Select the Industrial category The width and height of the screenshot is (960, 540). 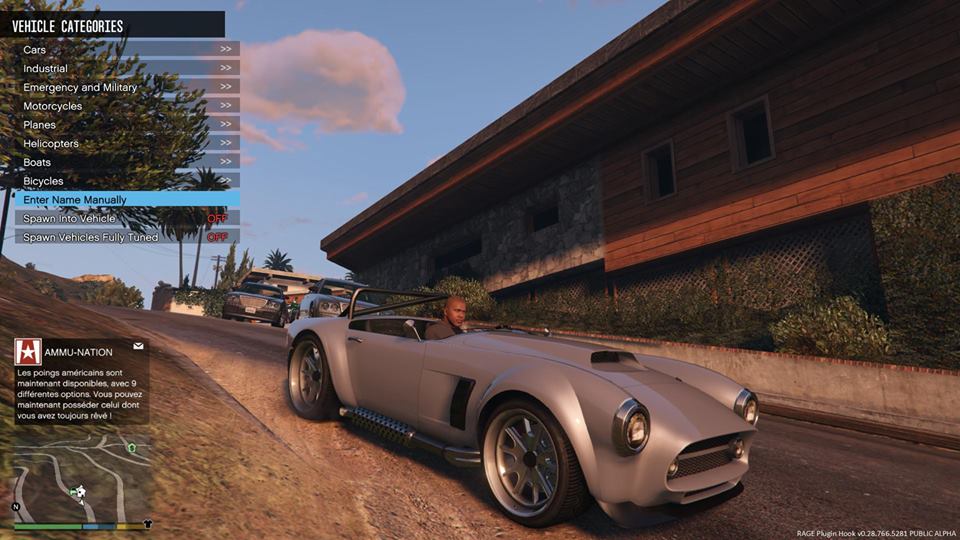[125, 68]
